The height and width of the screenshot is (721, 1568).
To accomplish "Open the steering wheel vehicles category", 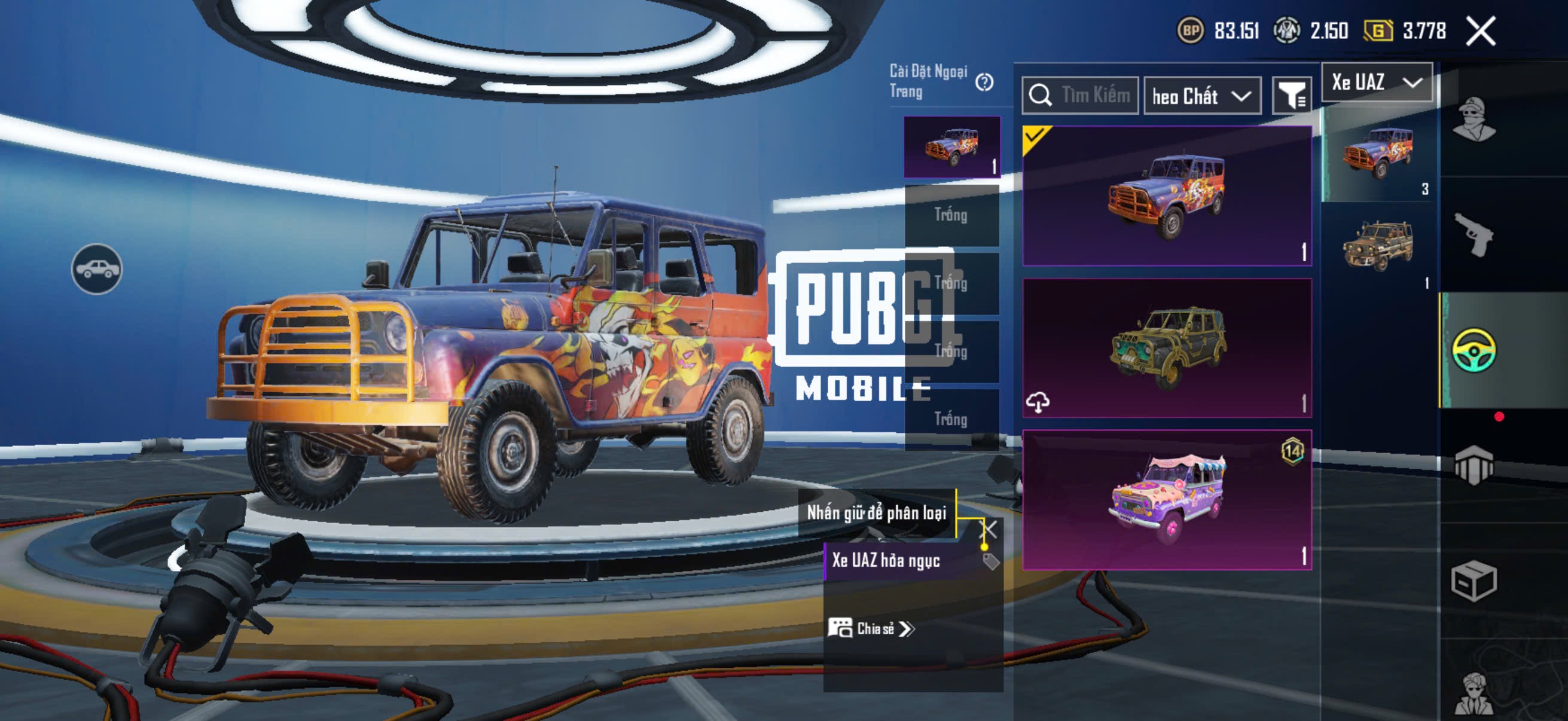I will point(1474,350).
